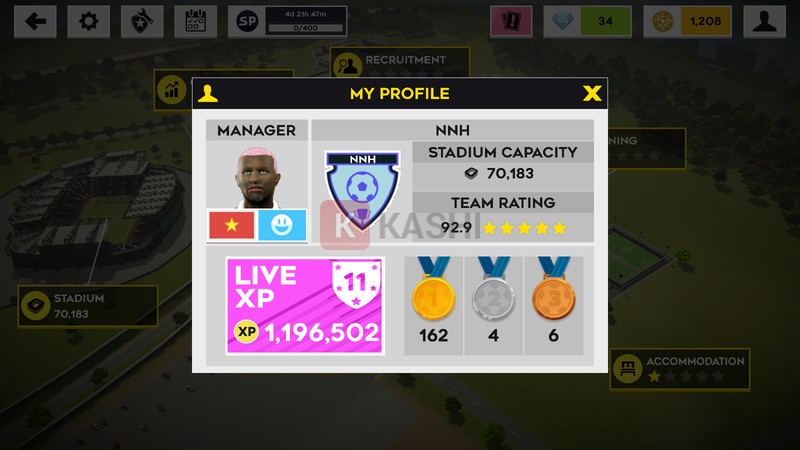This screenshot has height=450, width=800.
Task: Open the kit and tools icon
Action: click(142, 21)
